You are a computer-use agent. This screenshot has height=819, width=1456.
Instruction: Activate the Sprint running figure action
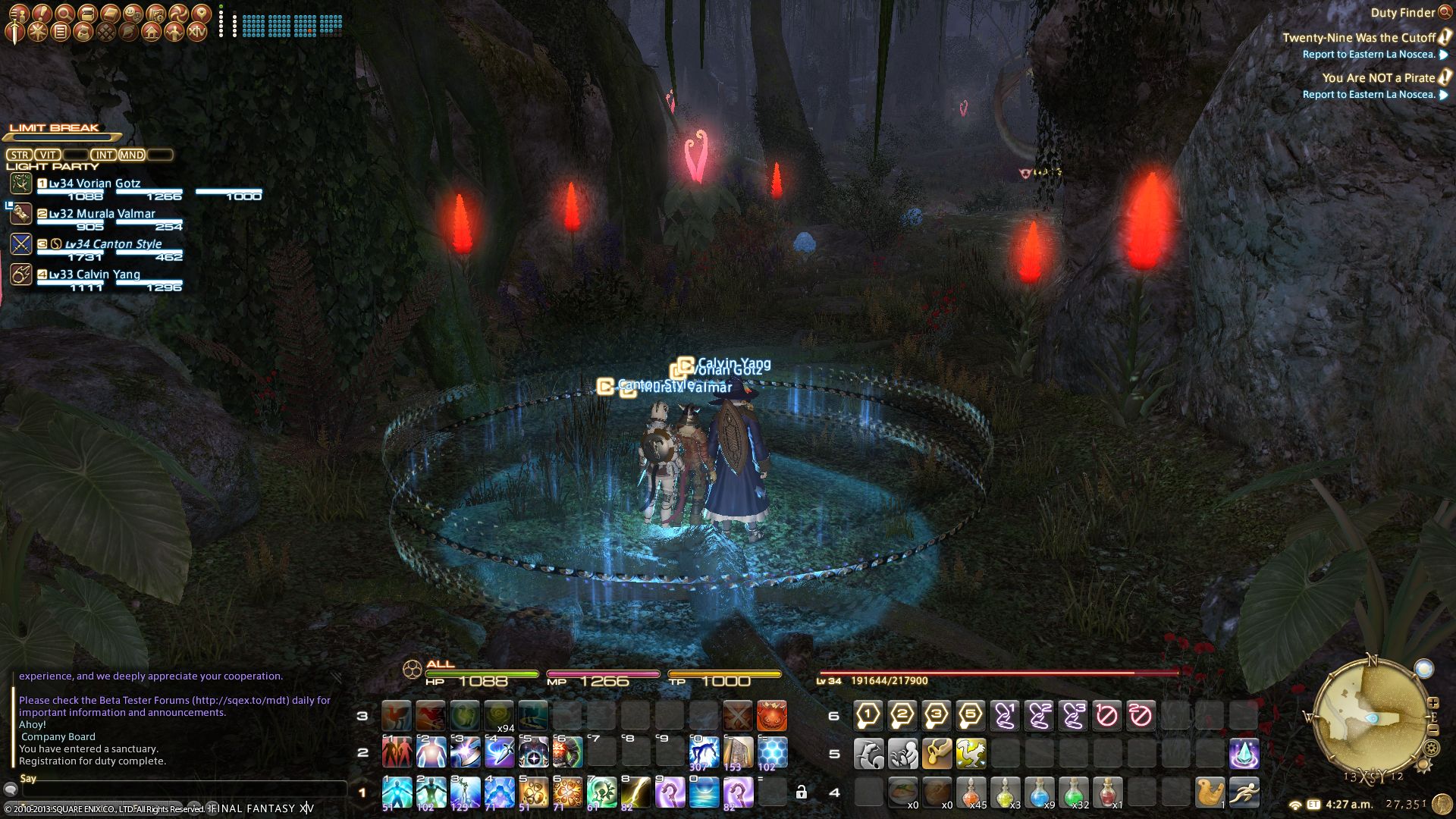coord(1244,792)
